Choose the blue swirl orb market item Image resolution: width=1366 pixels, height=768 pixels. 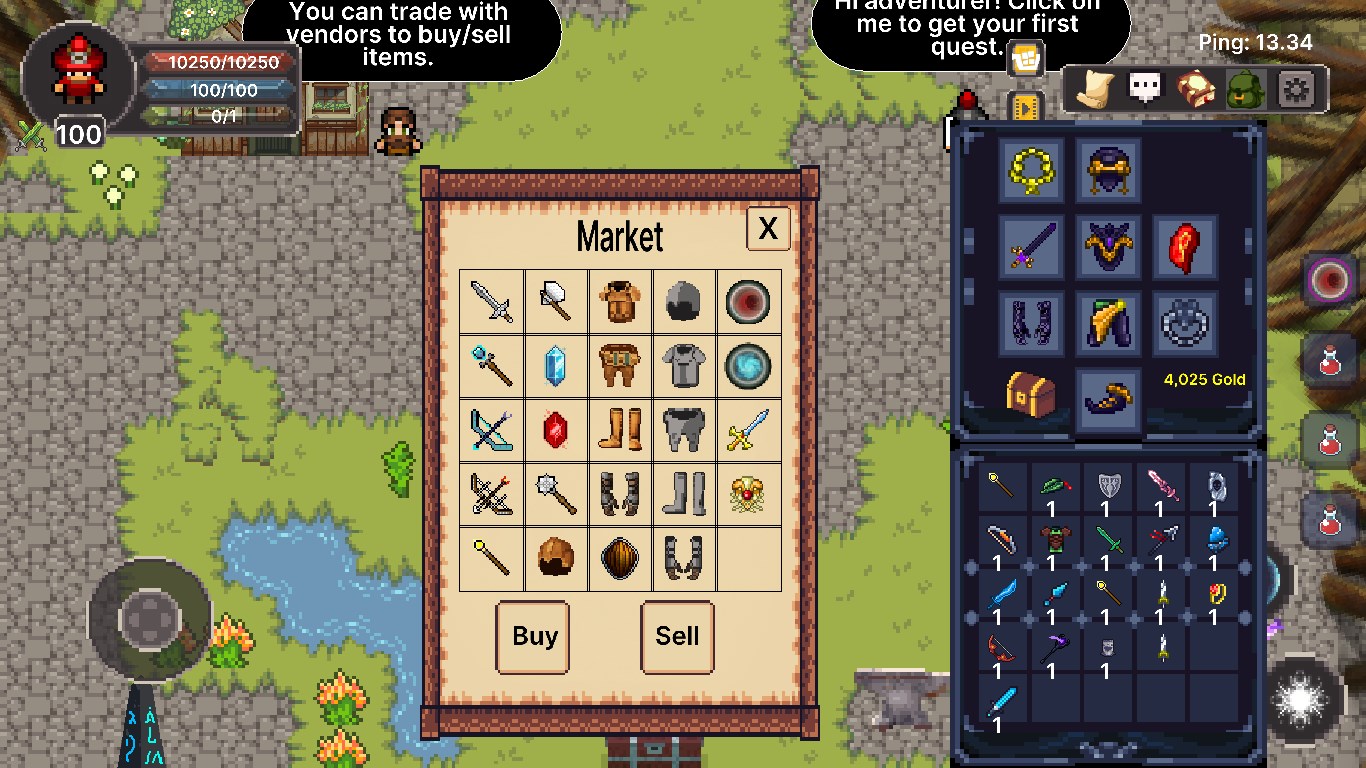[748, 366]
